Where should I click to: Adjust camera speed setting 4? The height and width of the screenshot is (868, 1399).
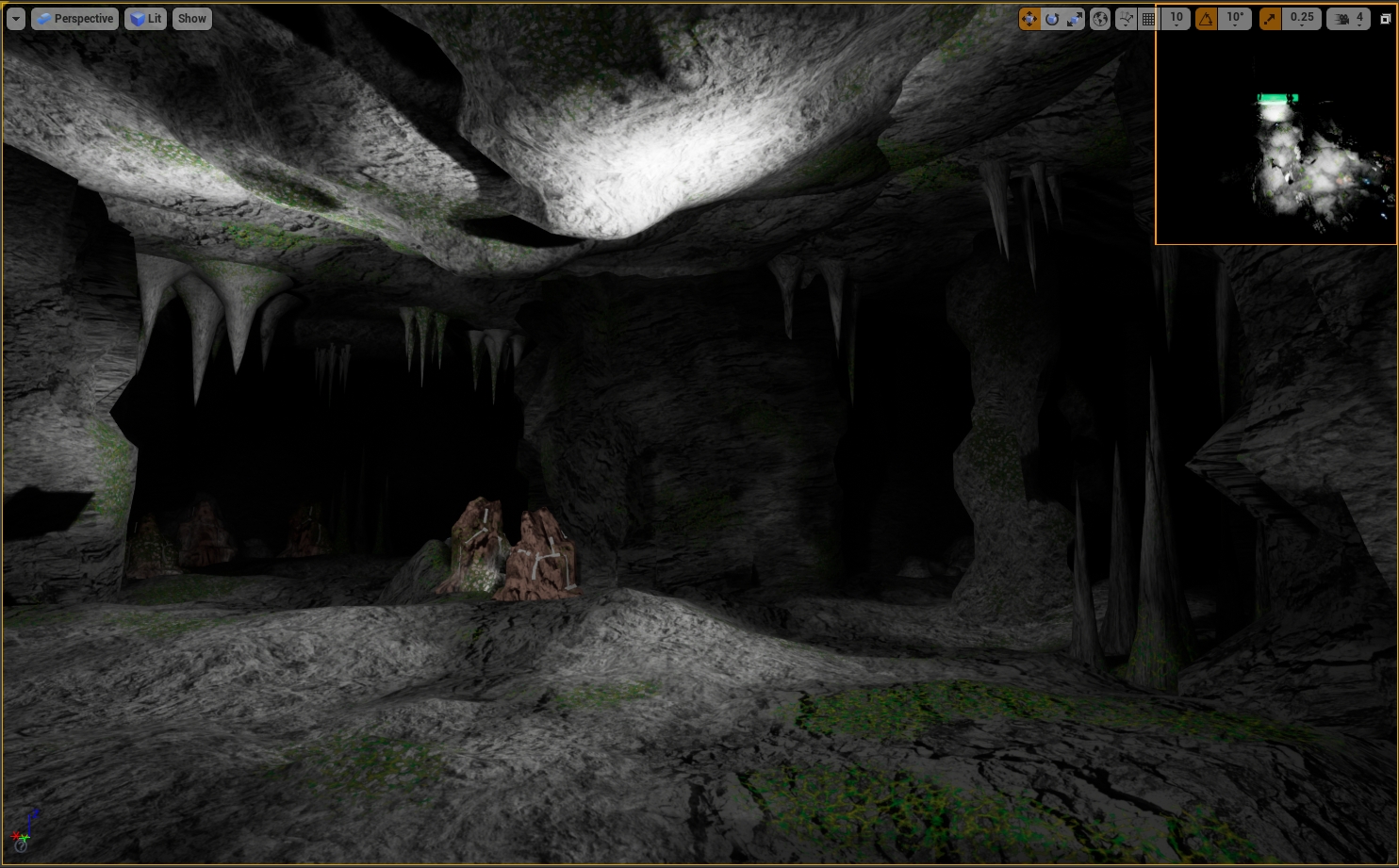[1349, 19]
